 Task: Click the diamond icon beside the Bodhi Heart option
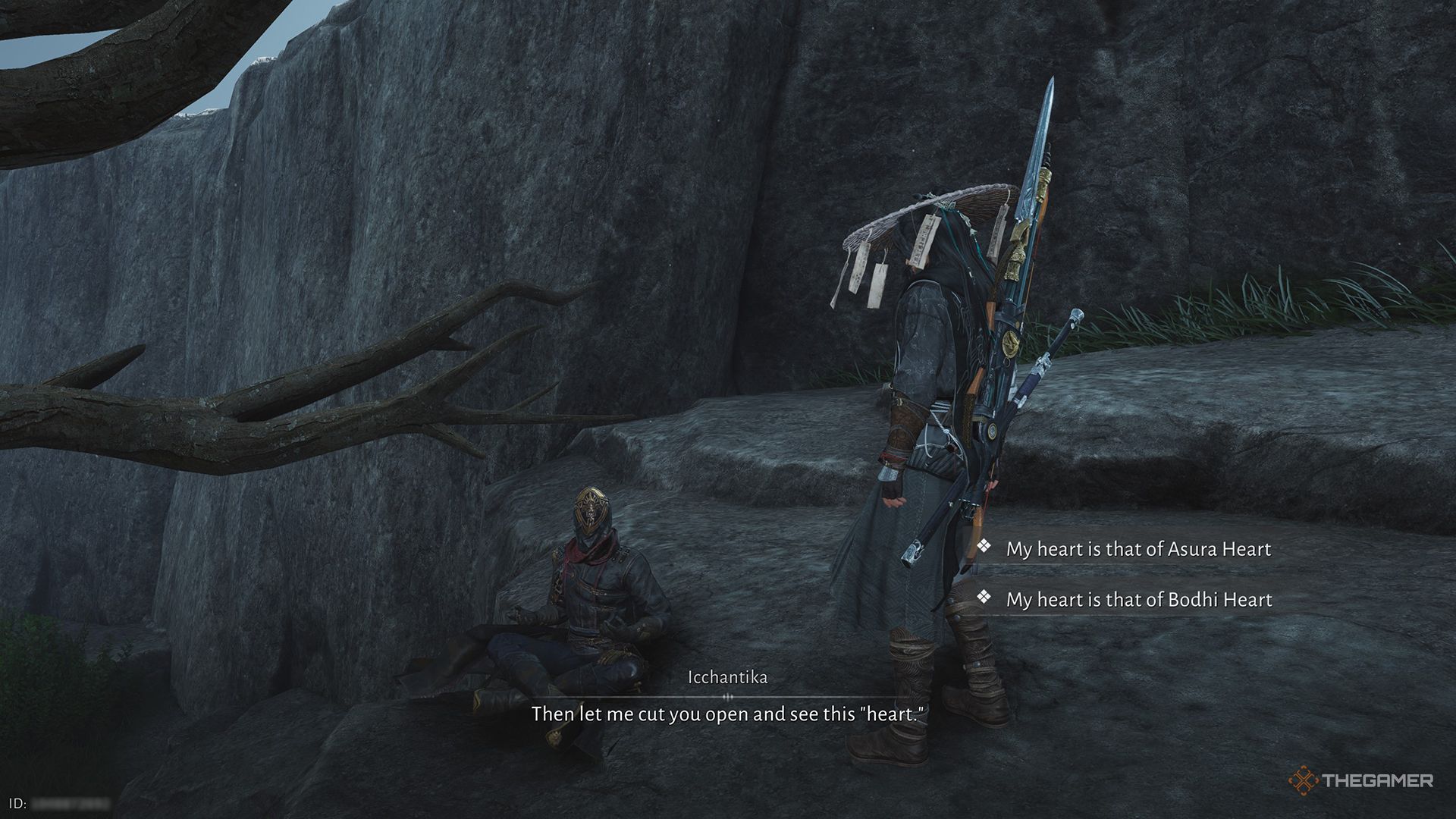pos(985,599)
